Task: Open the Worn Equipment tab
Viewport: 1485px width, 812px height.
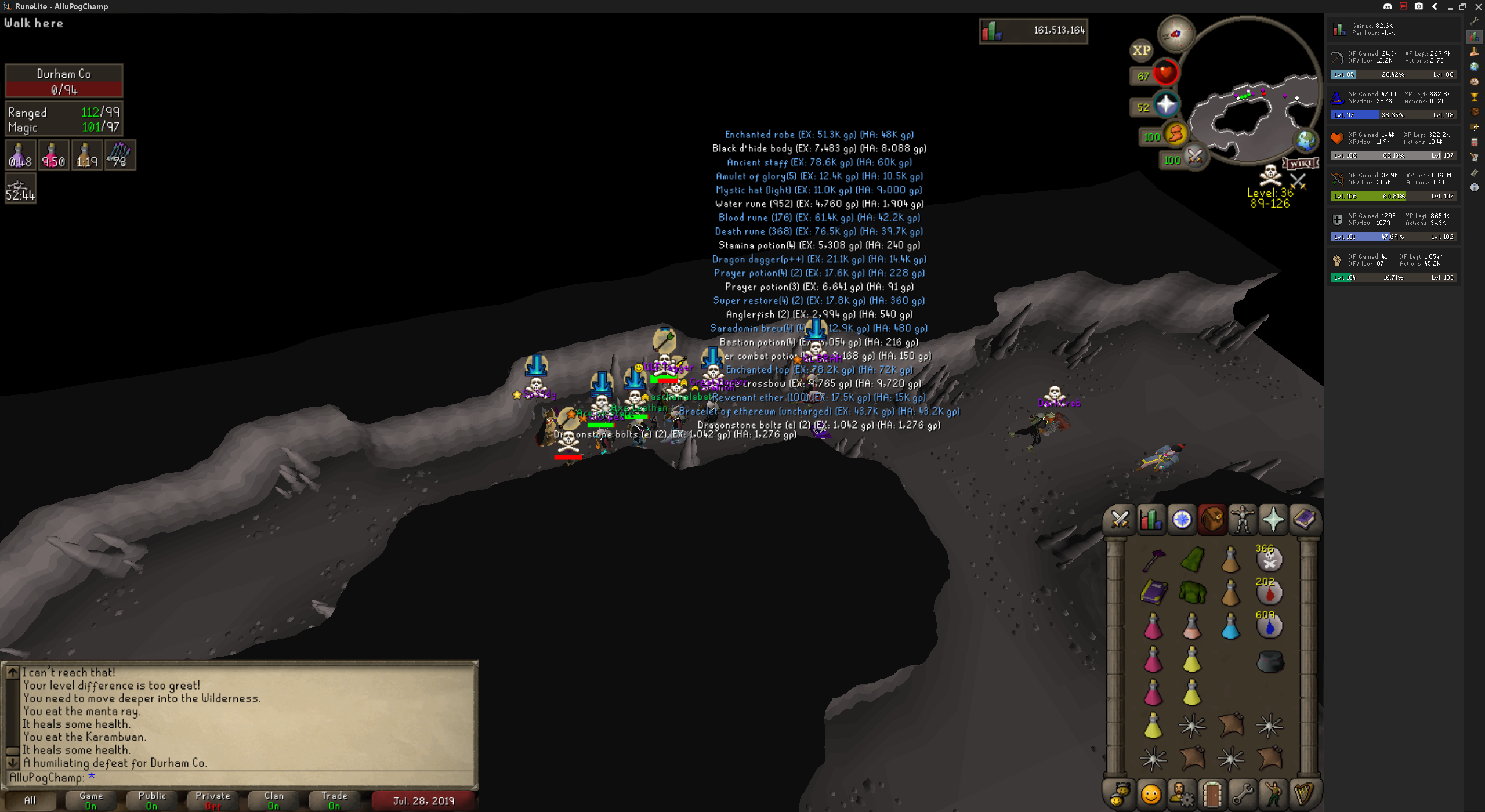Action: click(1243, 519)
